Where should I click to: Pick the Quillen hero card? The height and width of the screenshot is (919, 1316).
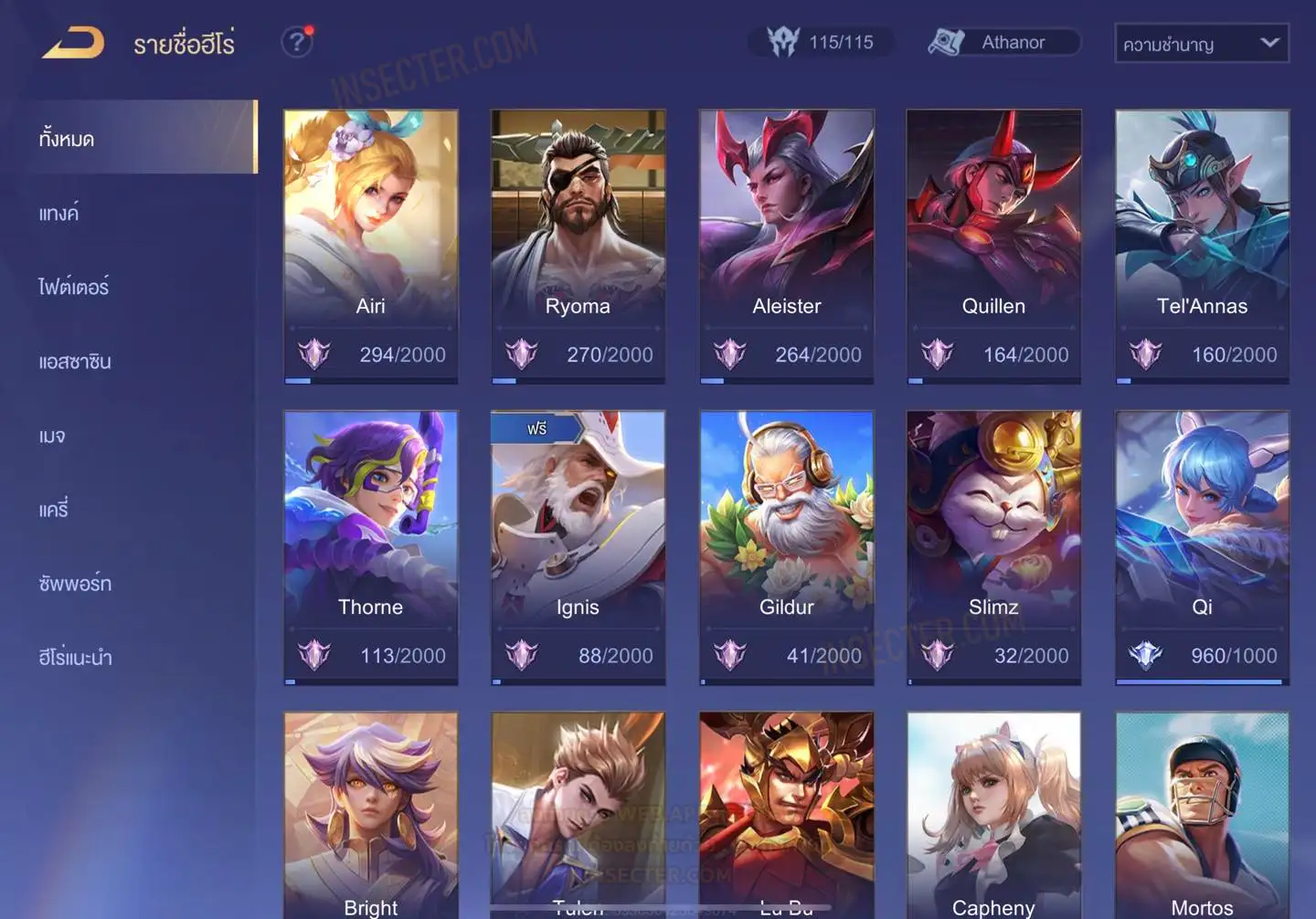(x=993, y=245)
